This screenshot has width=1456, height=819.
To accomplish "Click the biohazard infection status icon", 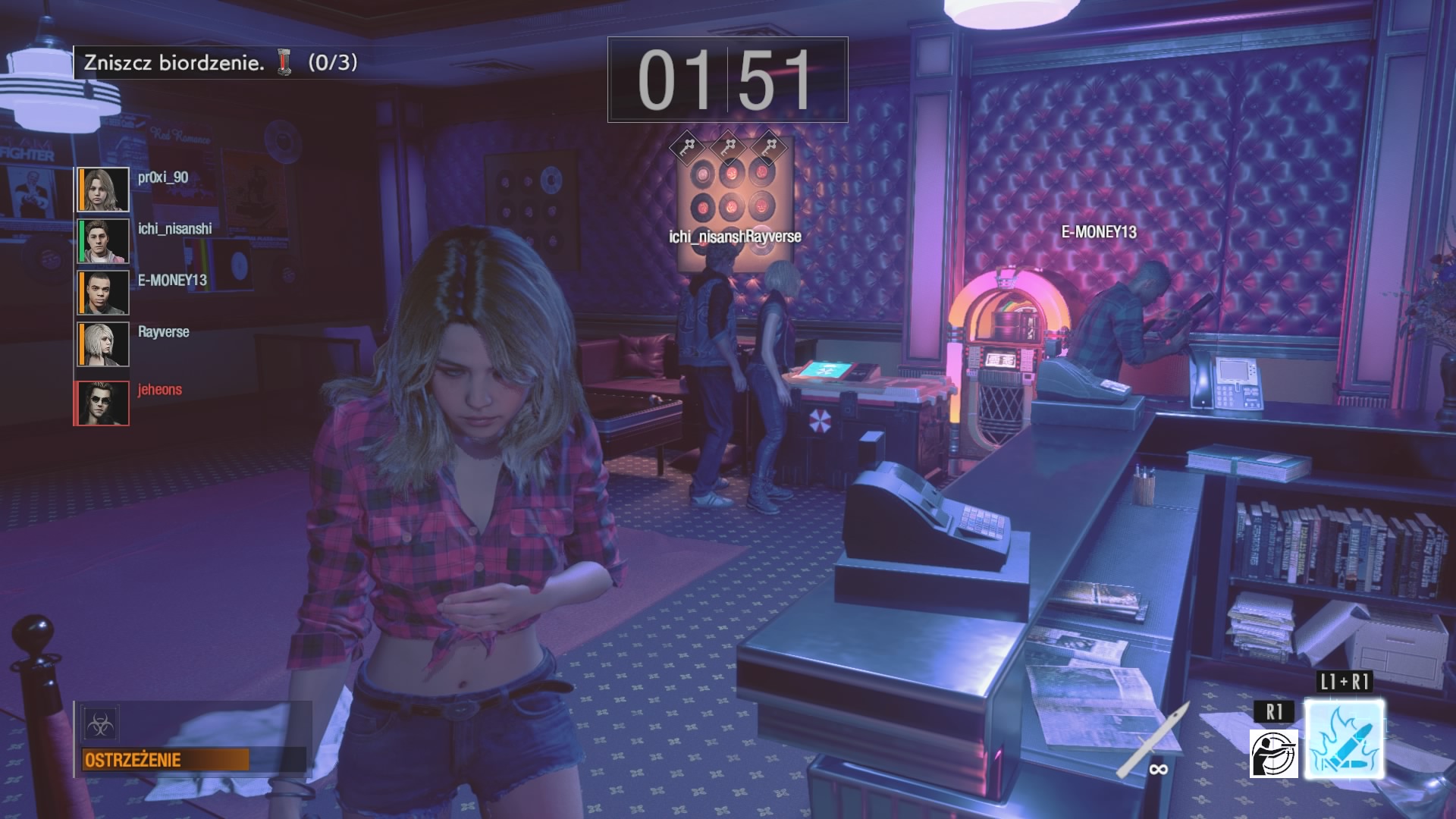I will click(x=101, y=725).
